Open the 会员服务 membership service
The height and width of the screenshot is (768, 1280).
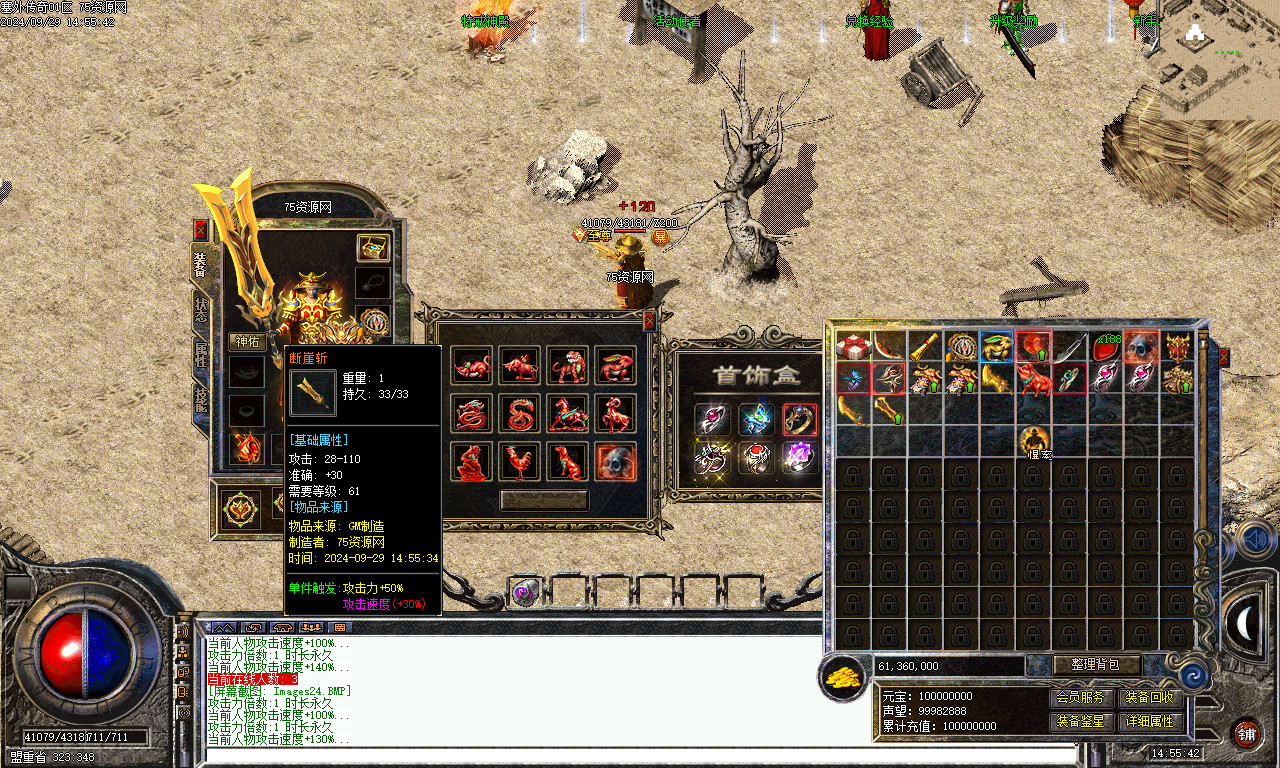(1080, 697)
